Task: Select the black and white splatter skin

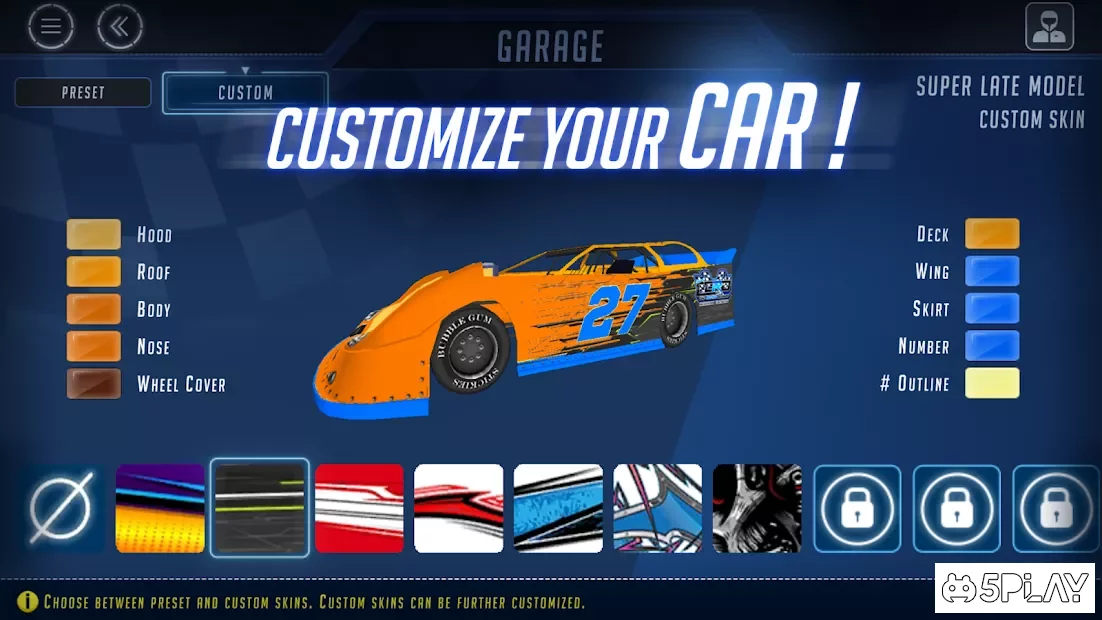Action: pyautogui.click(x=757, y=508)
